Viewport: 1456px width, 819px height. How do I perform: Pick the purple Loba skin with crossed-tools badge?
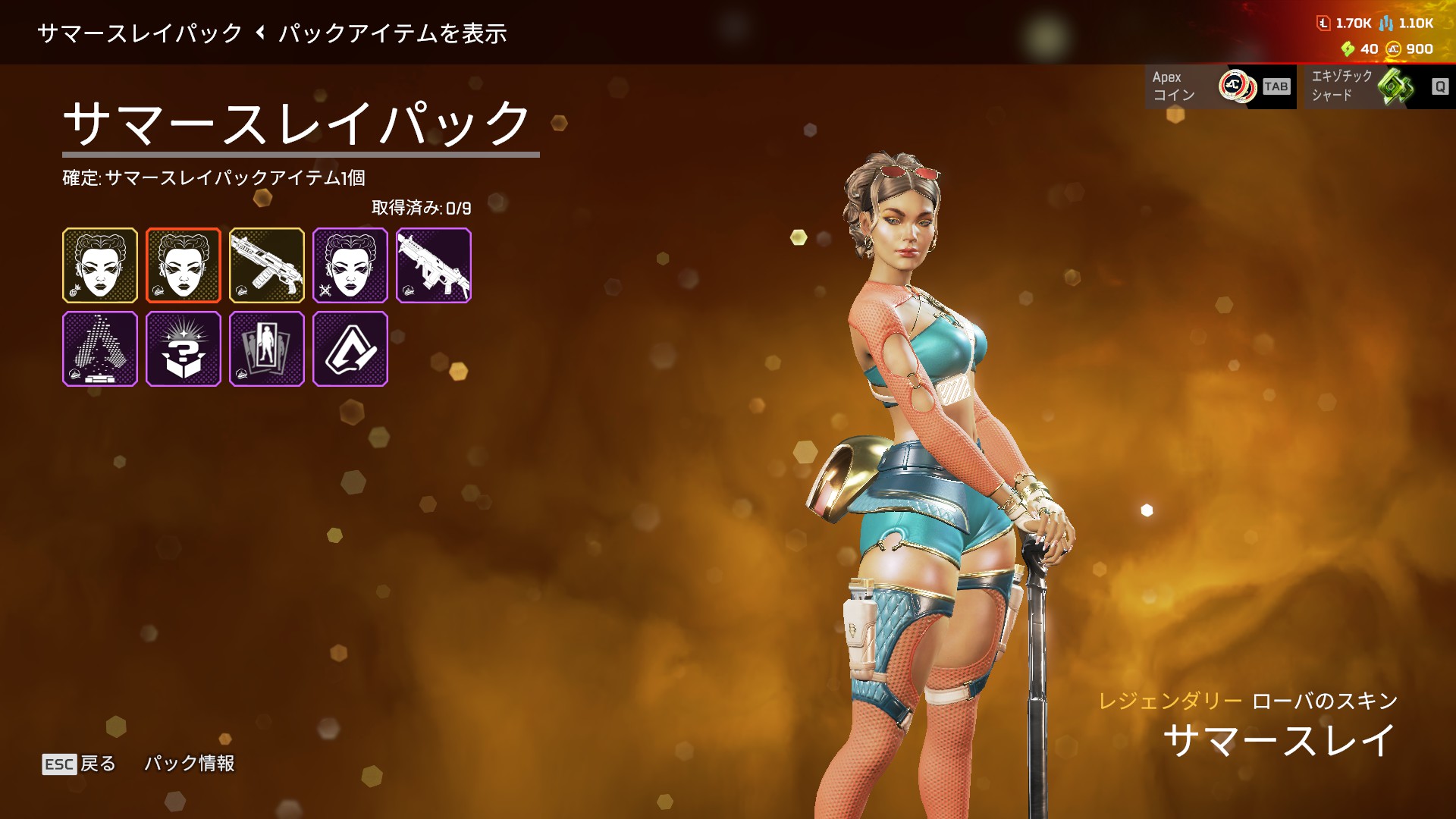point(350,265)
